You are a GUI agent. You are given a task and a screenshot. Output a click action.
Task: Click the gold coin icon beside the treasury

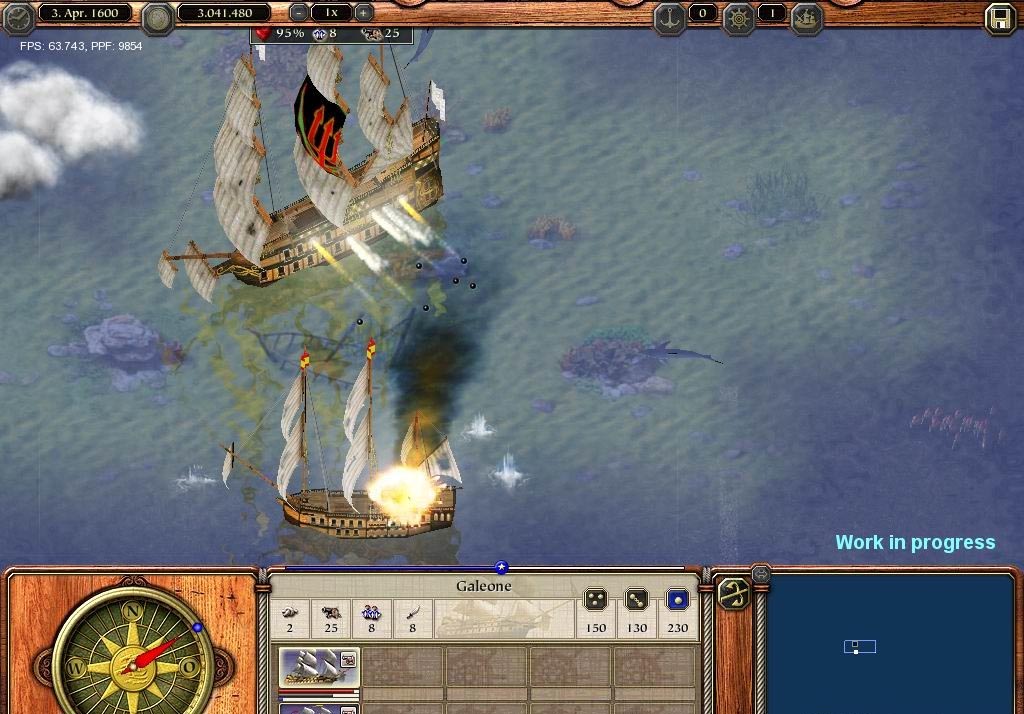point(157,17)
